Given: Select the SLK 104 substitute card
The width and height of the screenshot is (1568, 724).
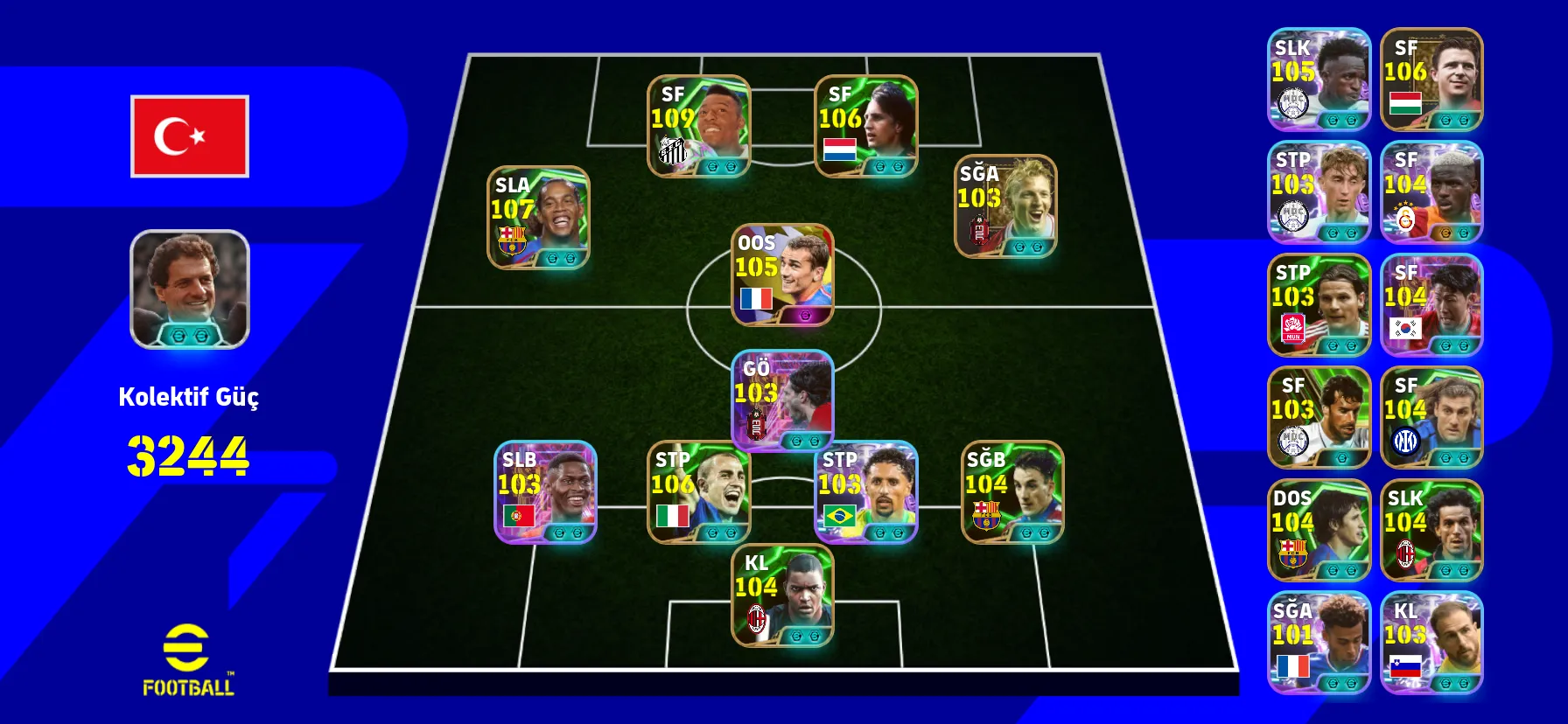Looking at the screenshot, I should click(1431, 530).
